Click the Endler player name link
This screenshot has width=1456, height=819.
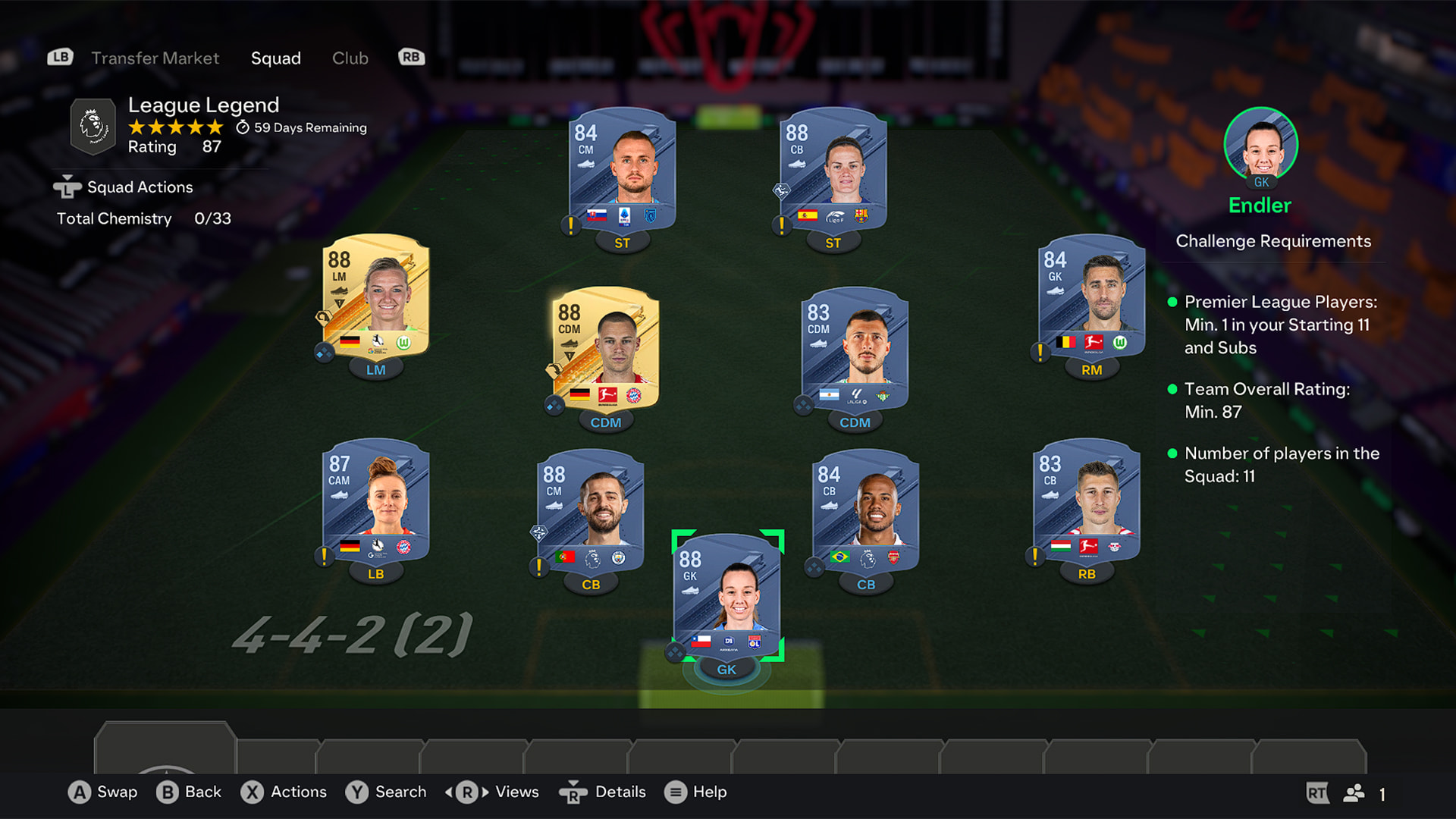(x=1260, y=206)
